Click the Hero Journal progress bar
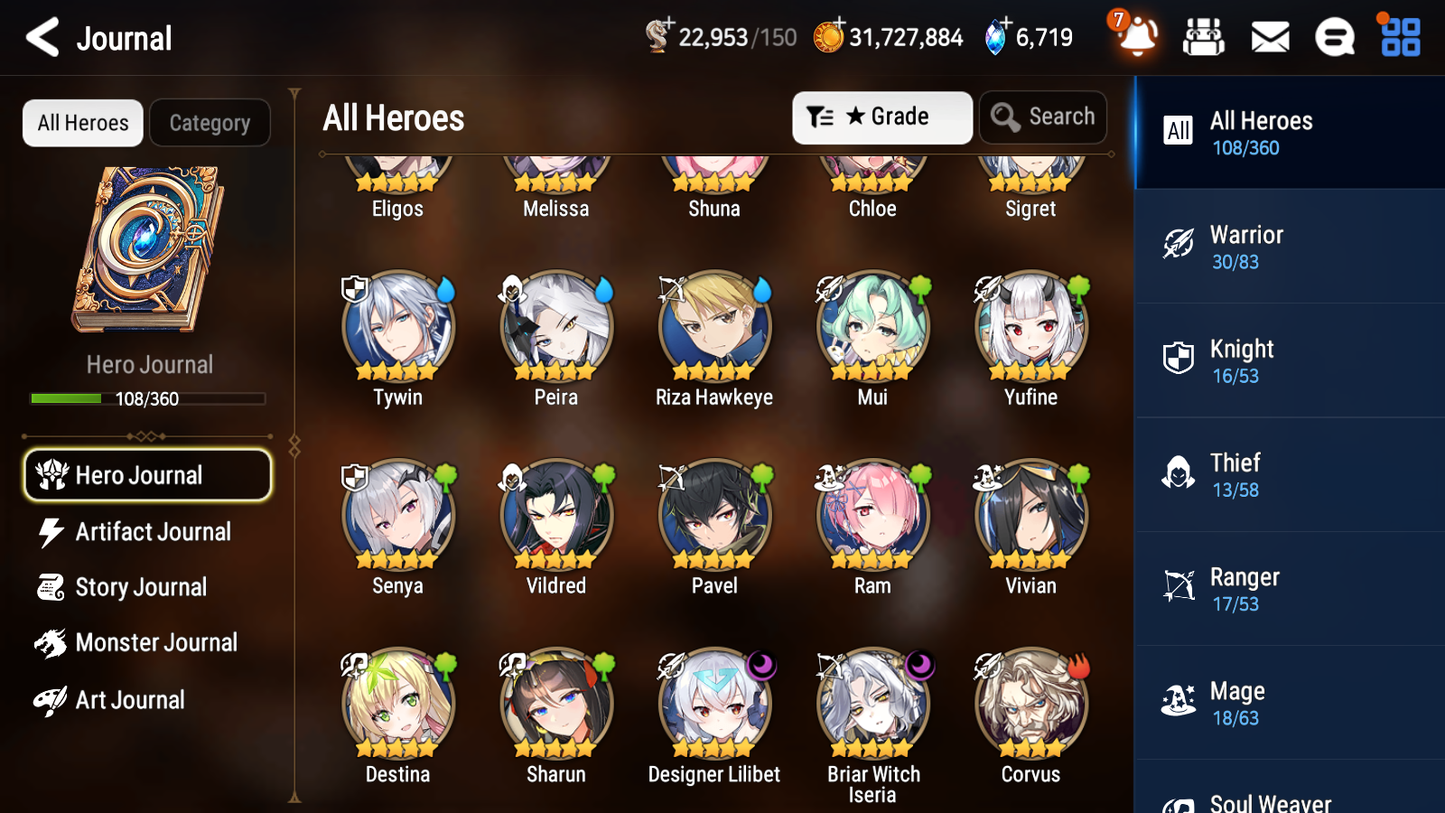 coord(148,398)
